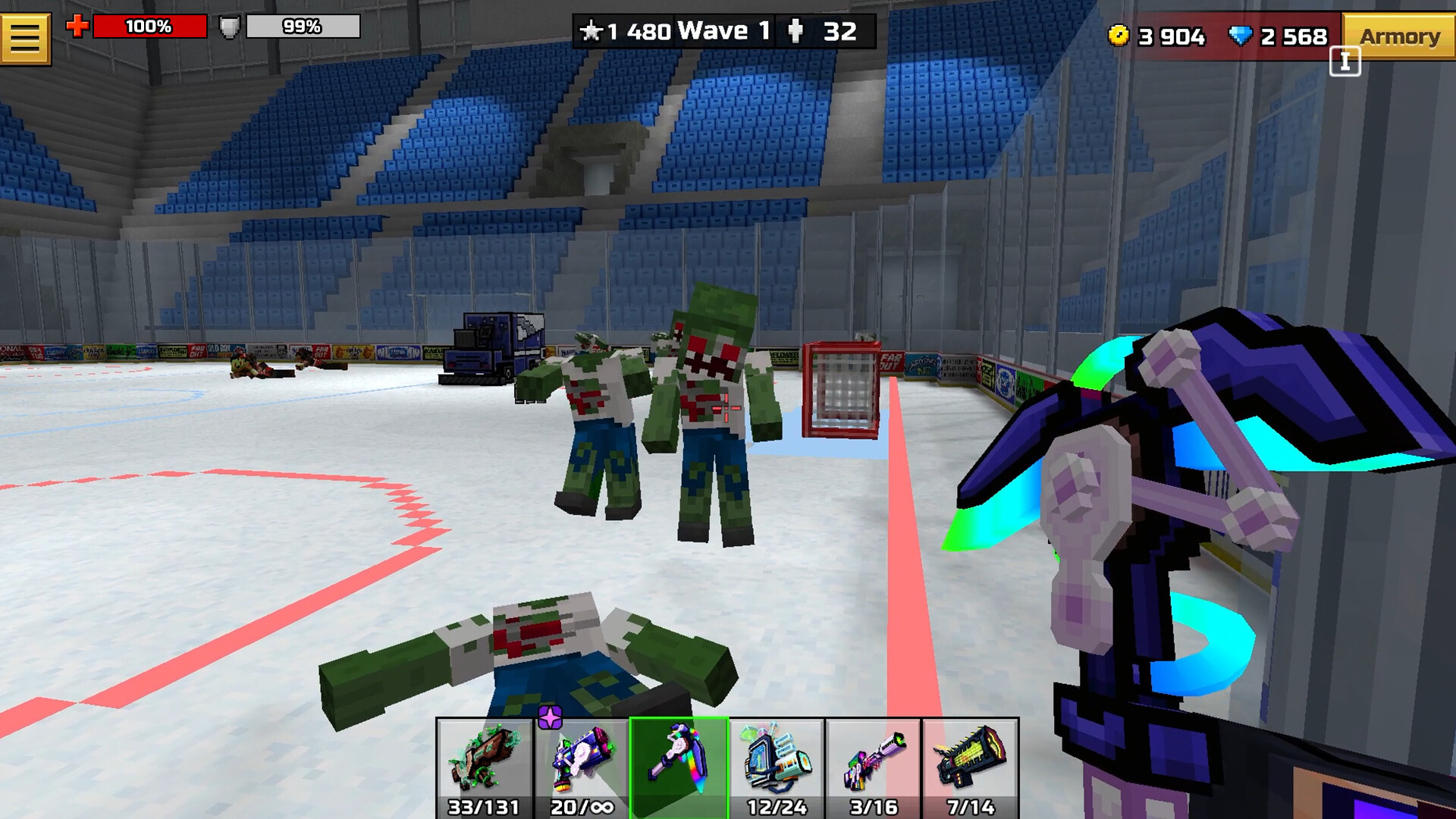Screen dimensions: 1456x819
Task: Click the small I inventory icon under Armory
Action: click(x=1346, y=62)
